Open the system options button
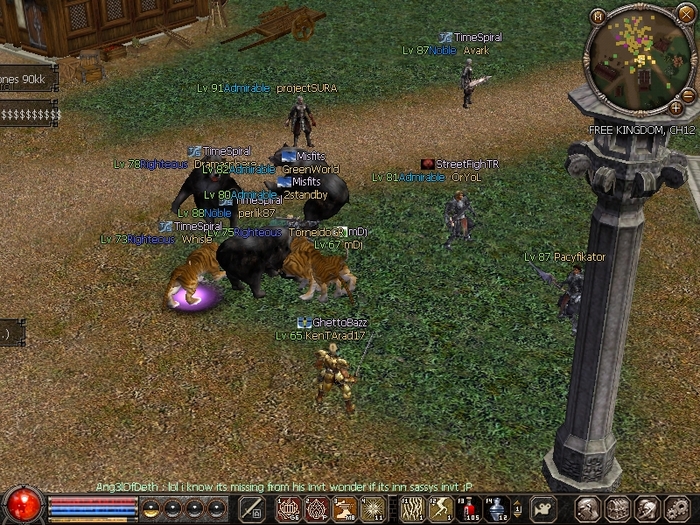 pyautogui.click(x=678, y=508)
